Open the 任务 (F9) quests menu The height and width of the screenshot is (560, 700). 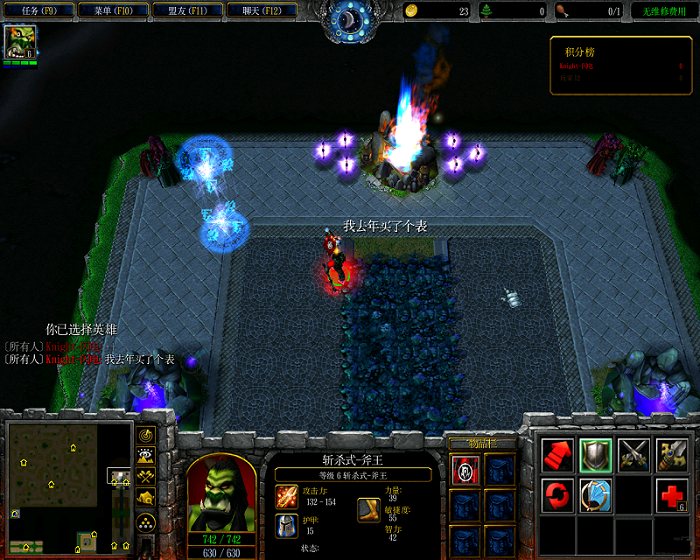tap(40, 11)
